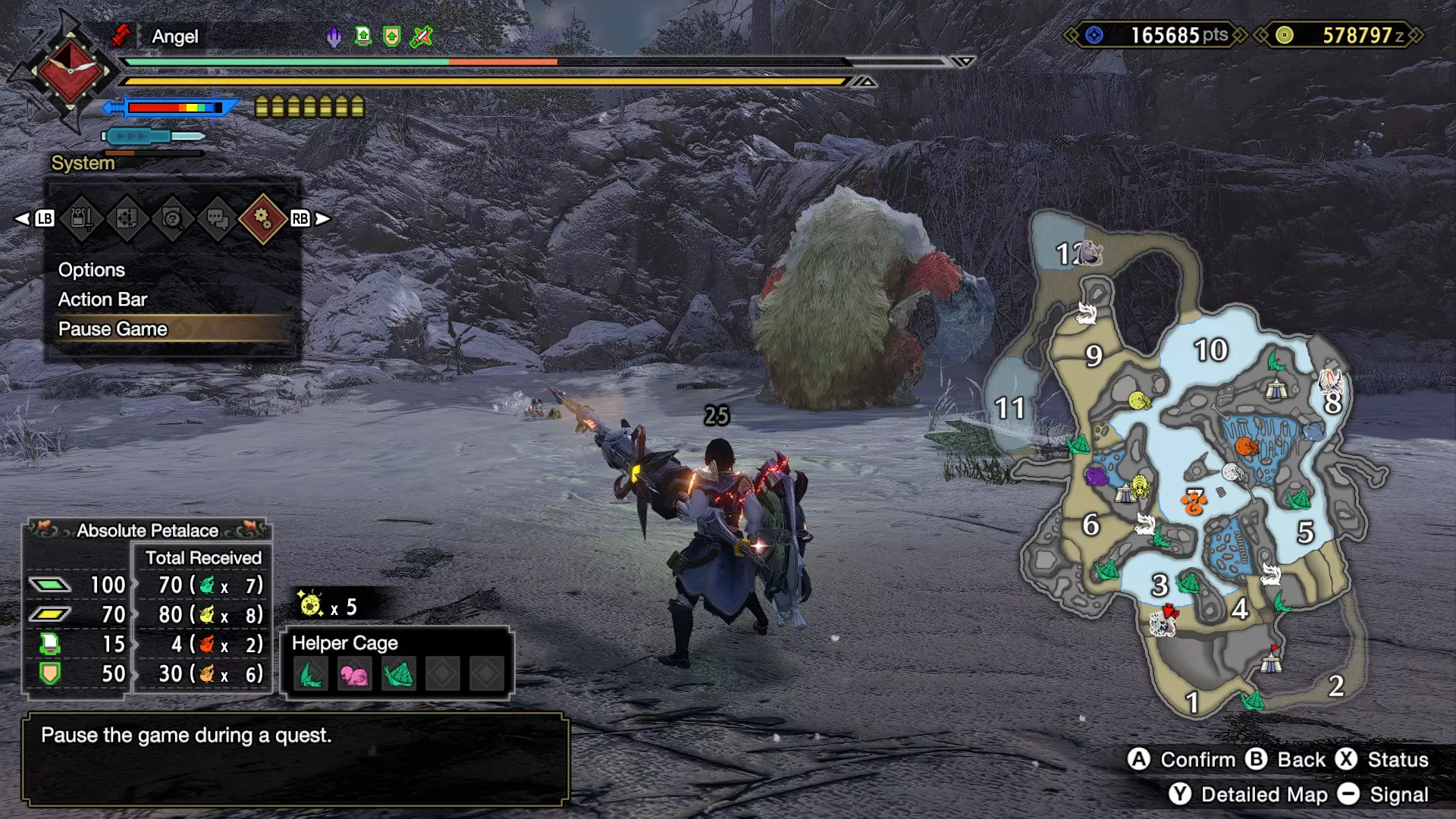Image resolution: width=1456 pixels, height=819 pixels.
Task: Select the purple creature icon on the map
Action: pos(1096,476)
